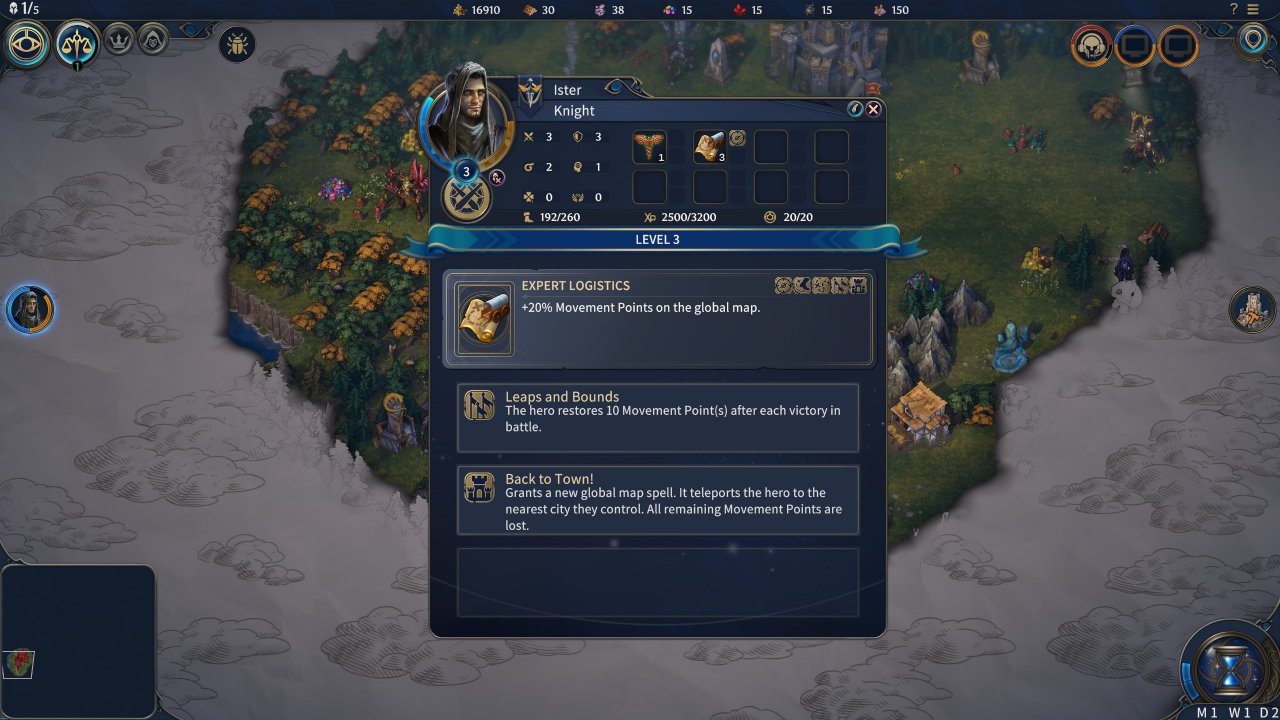This screenshot has width=1280, height=720.
Task: End turn with the hourglass button
Action: click(1229, 666)
